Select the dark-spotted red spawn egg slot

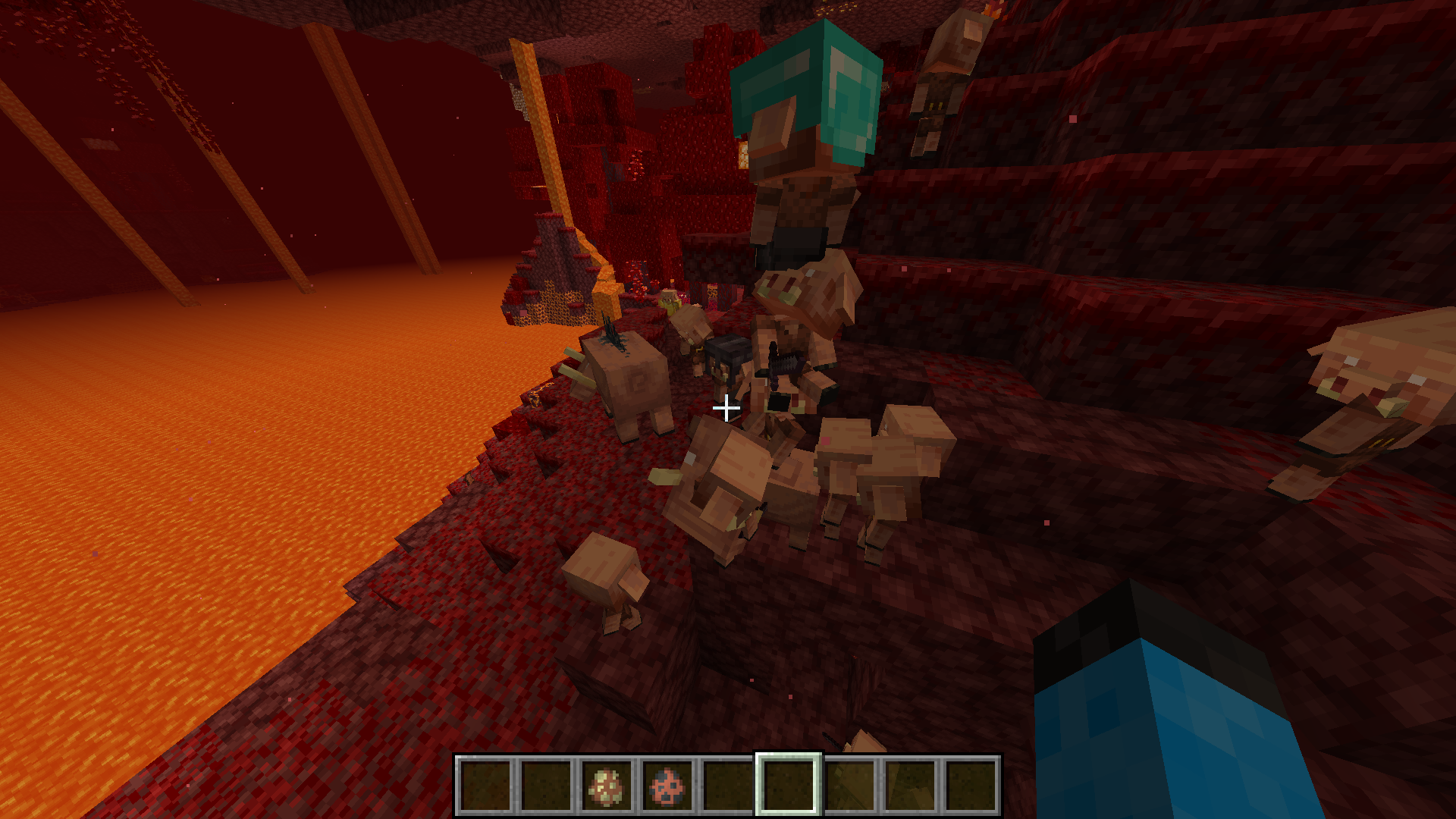tap(667, 786)
